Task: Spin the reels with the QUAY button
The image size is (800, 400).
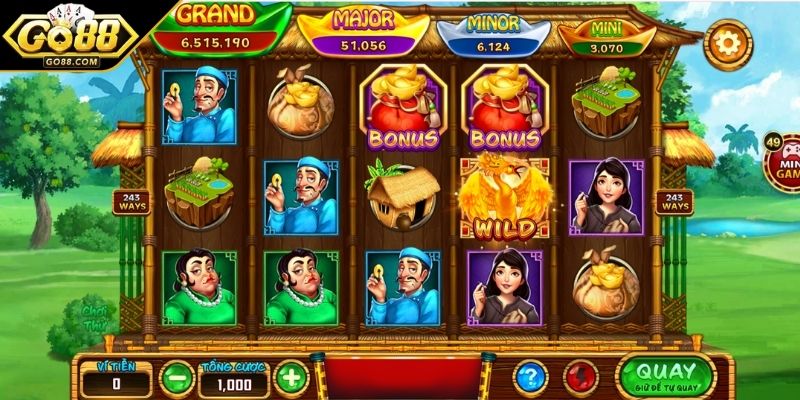Action: pyautogui.click(x=665, y=376)
